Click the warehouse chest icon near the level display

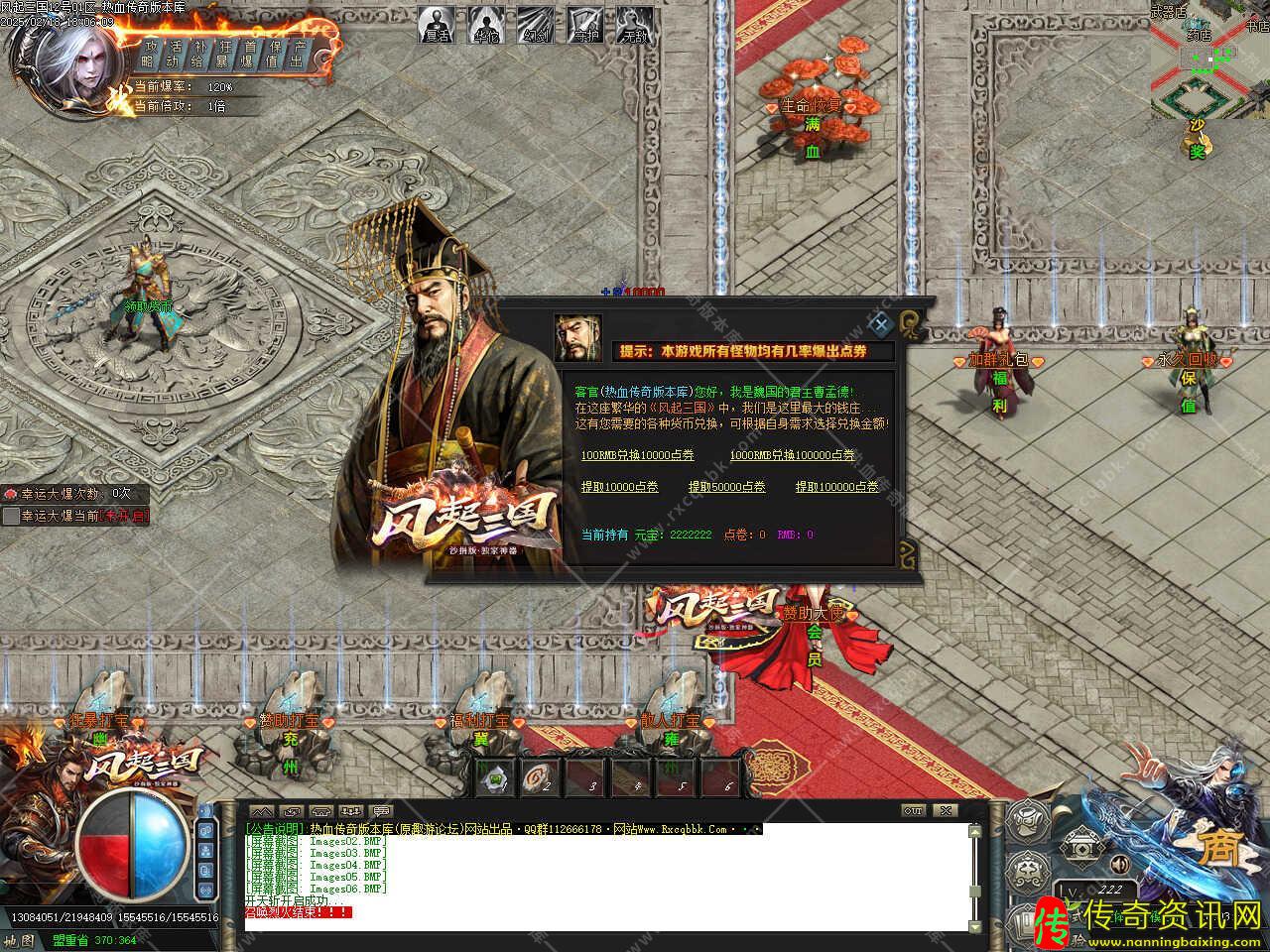1080,845
